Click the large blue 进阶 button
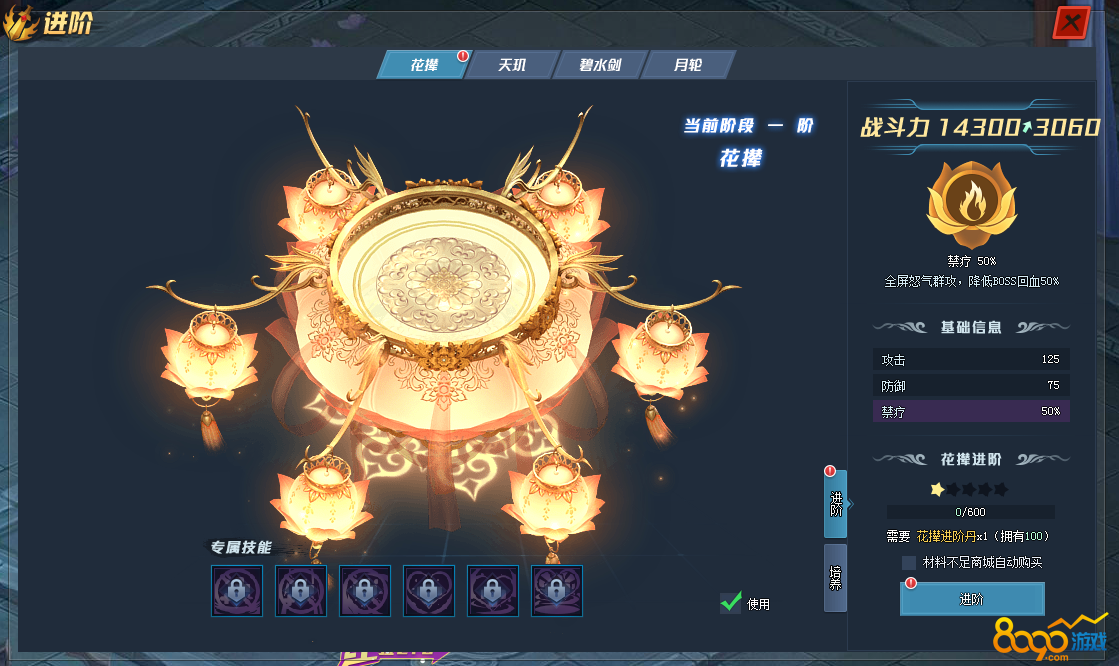This screenshot has width=1119, height=666. pyautogui.click(x=972, y=599)
